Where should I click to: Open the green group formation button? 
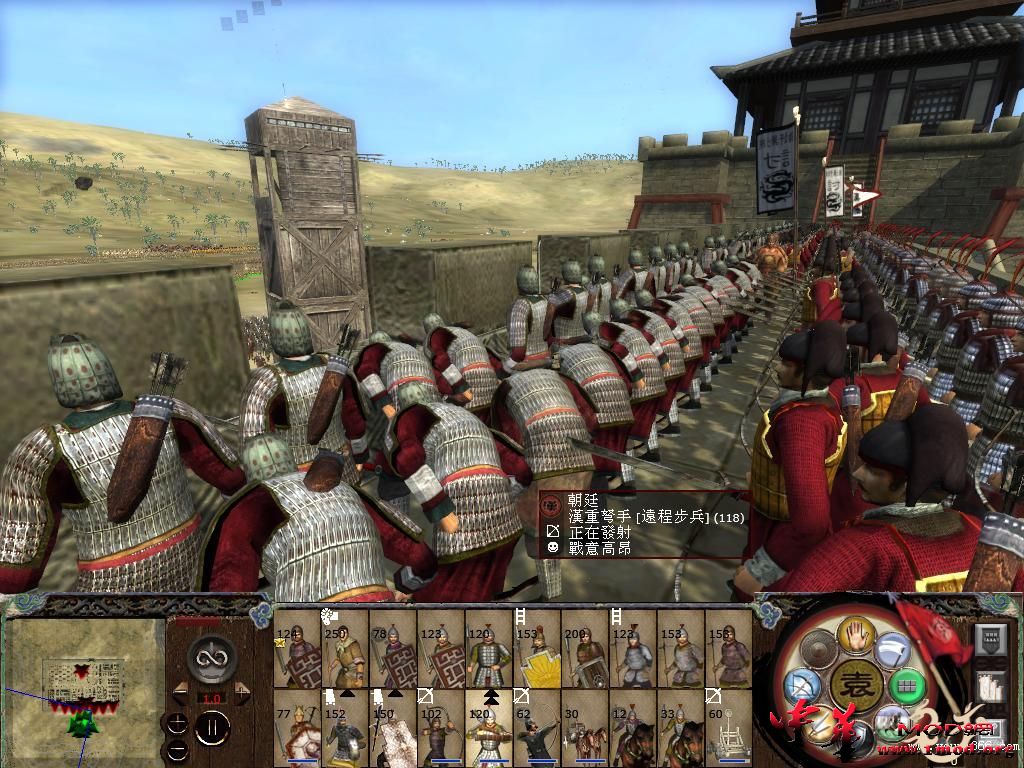point(906,688)
